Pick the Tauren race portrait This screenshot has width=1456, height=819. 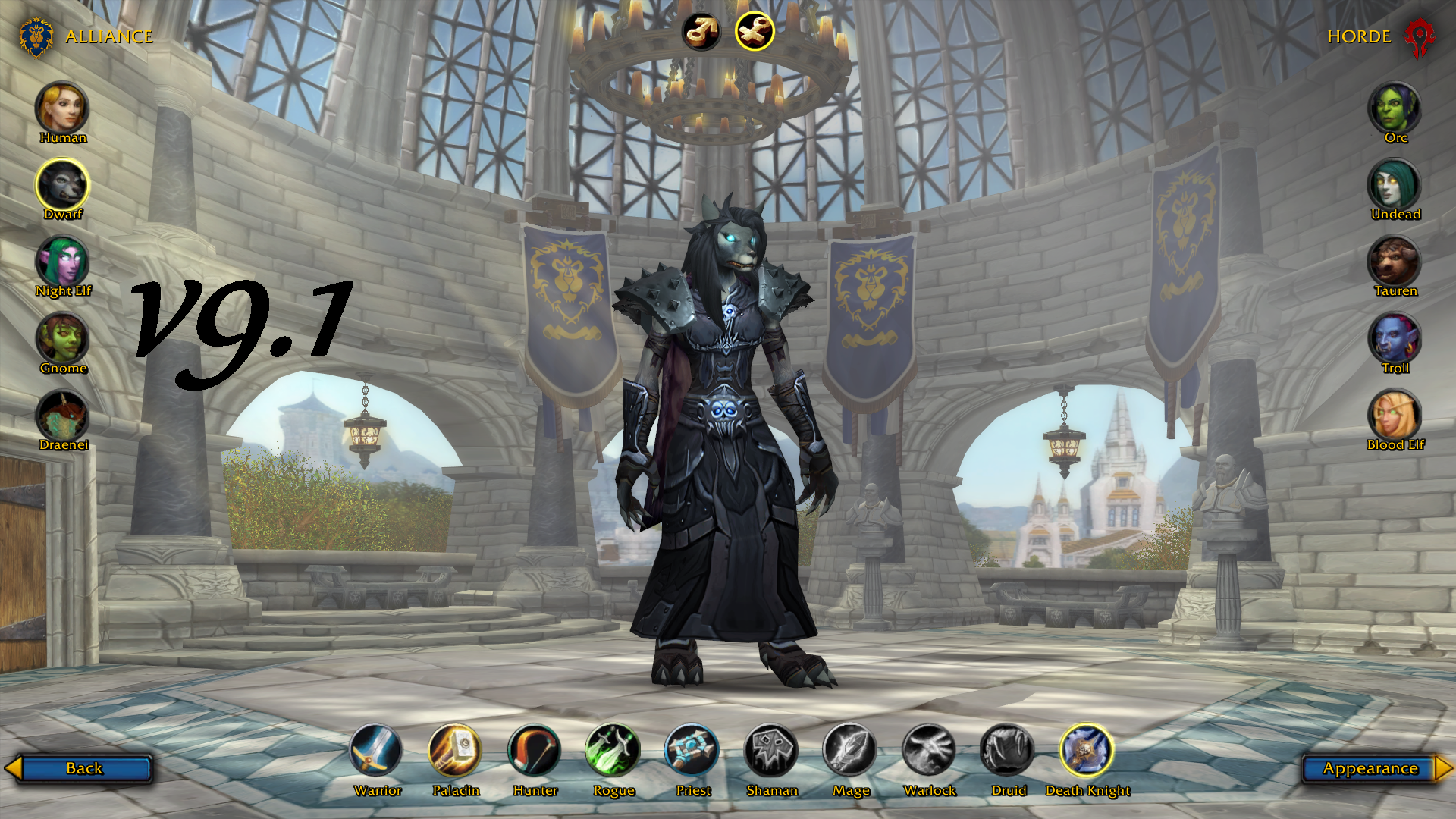[1395, 262]
